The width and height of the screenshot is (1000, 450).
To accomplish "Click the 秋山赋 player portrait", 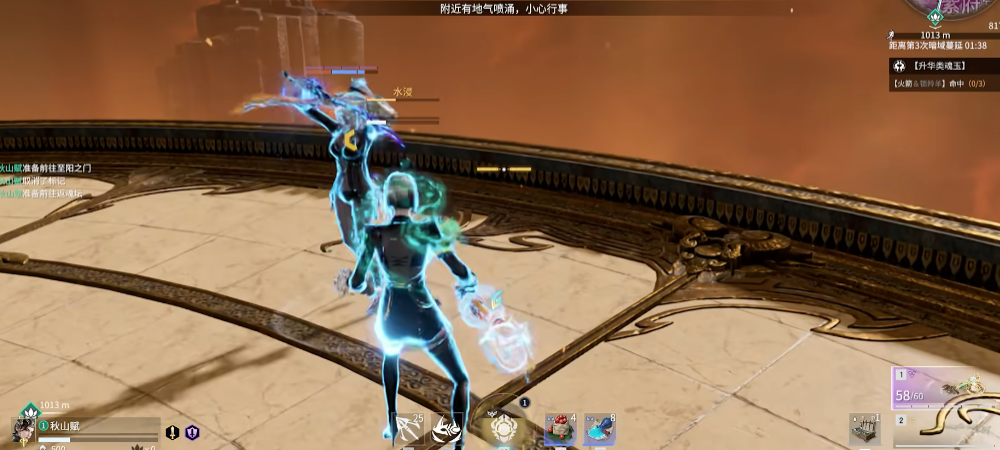I will [22, 429].
